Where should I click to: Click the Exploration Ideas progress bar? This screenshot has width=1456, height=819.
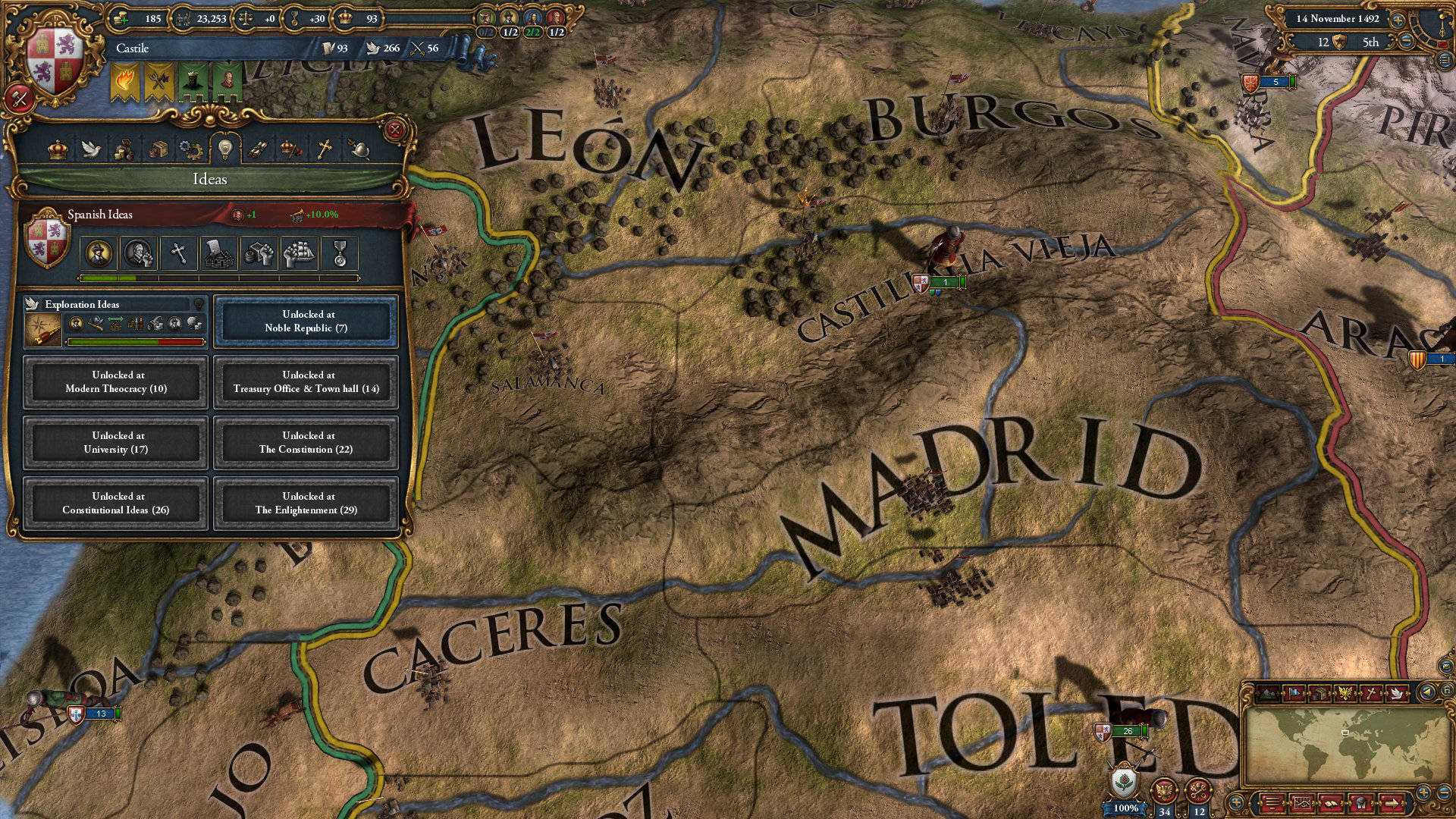click(135, 342)
